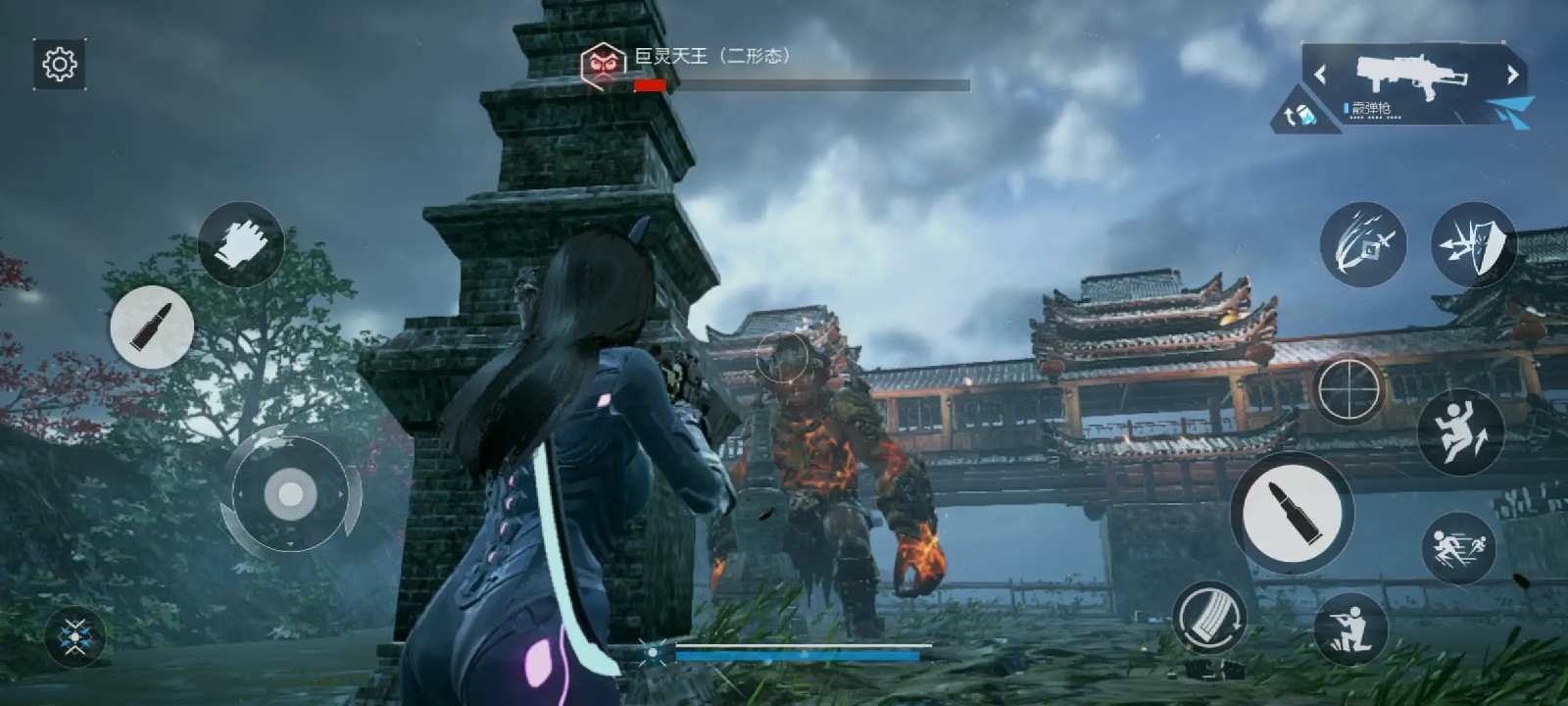Open the gear settings menu
The width and height of the screenshot is (1568, 706).
coord(60,65)
